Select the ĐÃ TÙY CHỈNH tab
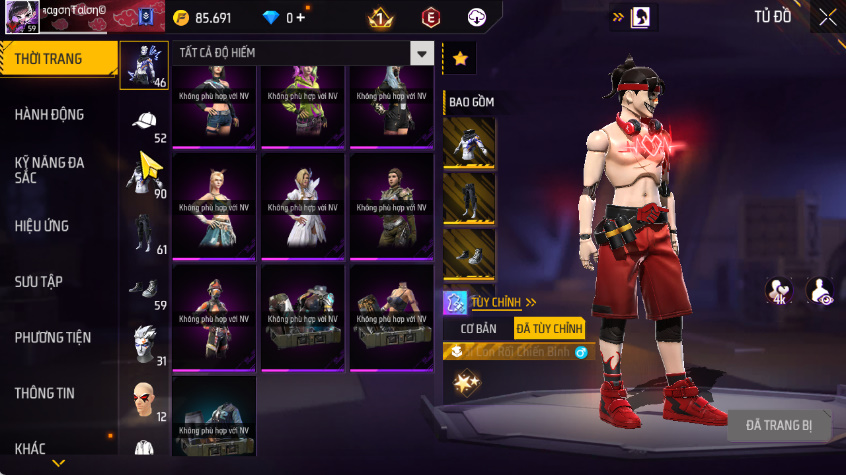Viewport: 846px width, 475px height. pos(548,328)
